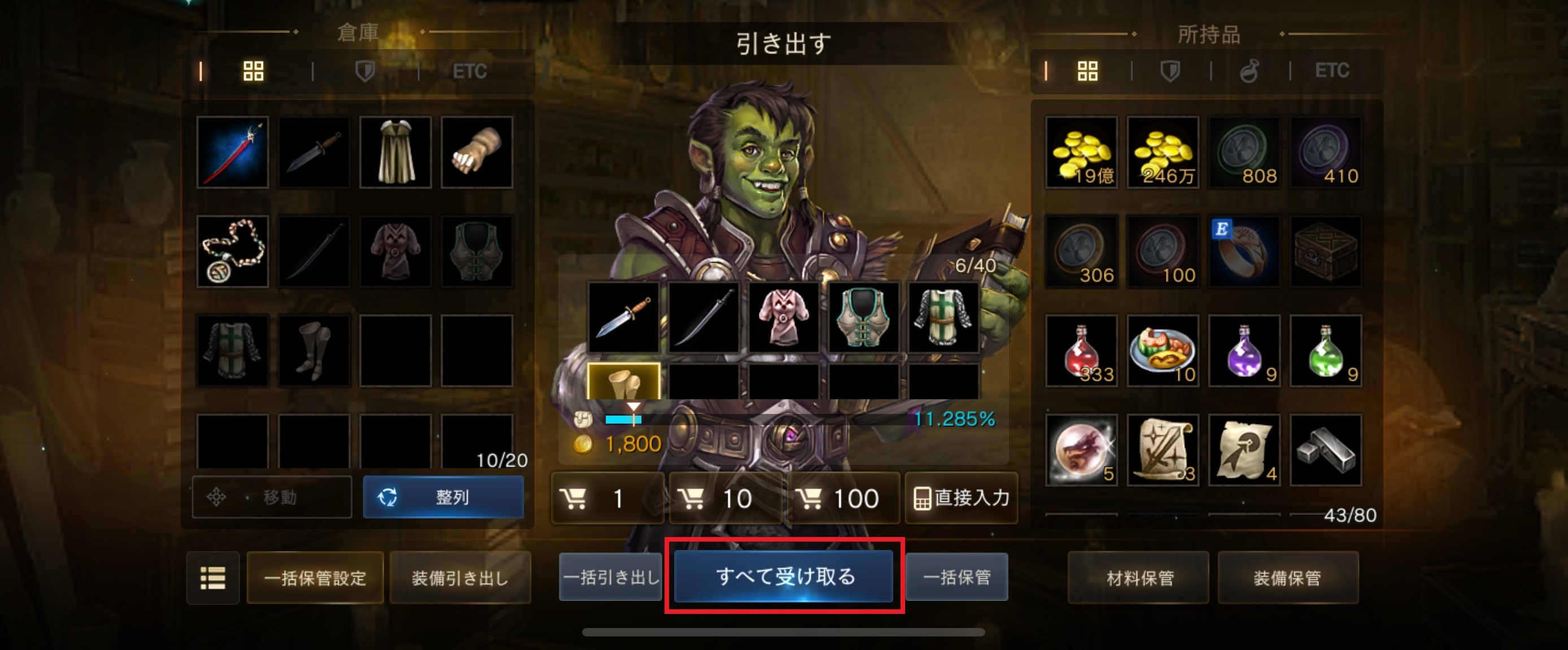Image resolution: width=1568 pixels, height=650 pixels.
Task: Choose 一括引き出し bulk withdraw
Action: coord(610,577)
